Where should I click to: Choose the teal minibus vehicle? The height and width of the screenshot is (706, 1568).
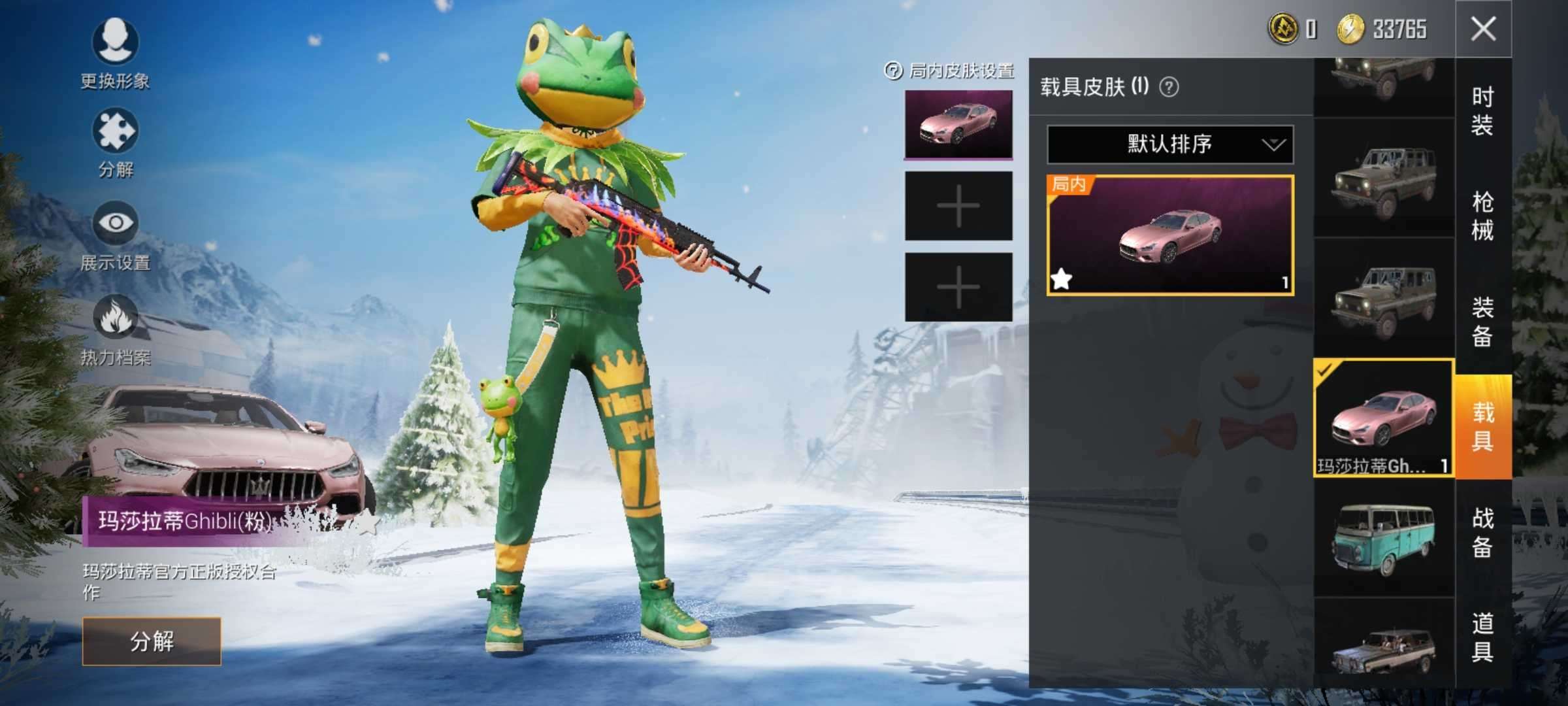pos(1383,537)
